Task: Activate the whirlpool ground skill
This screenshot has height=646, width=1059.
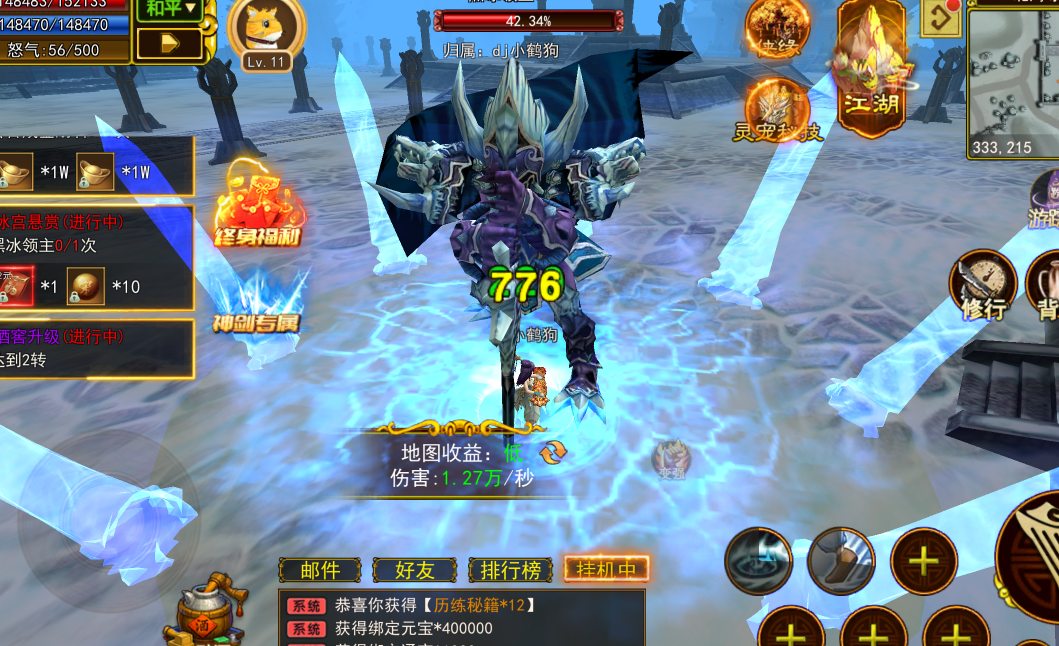Action: point(759,561)
